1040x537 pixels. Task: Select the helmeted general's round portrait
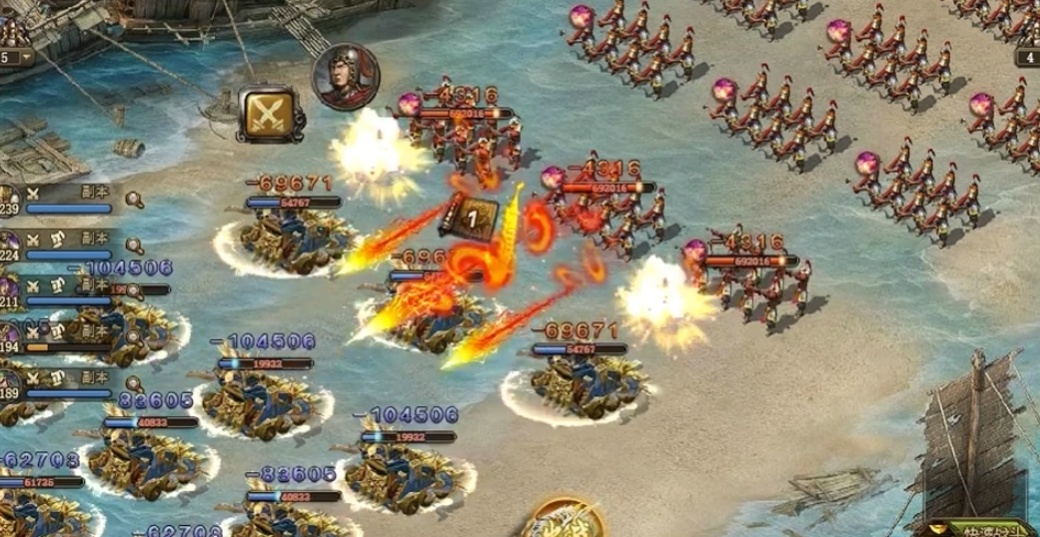(x=344, y=76)
